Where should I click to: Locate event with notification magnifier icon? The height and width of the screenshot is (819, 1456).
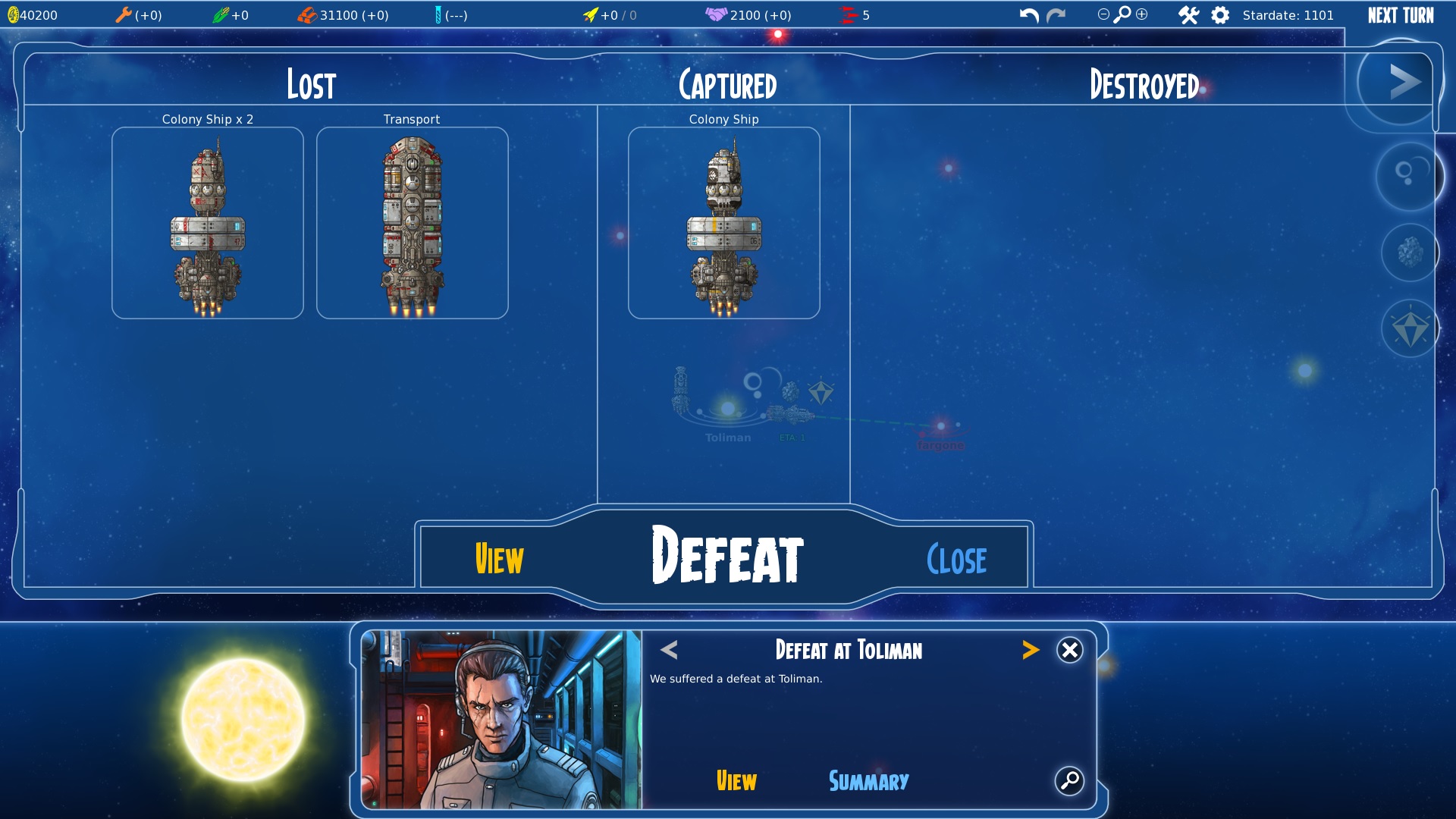click(1069, 780)
